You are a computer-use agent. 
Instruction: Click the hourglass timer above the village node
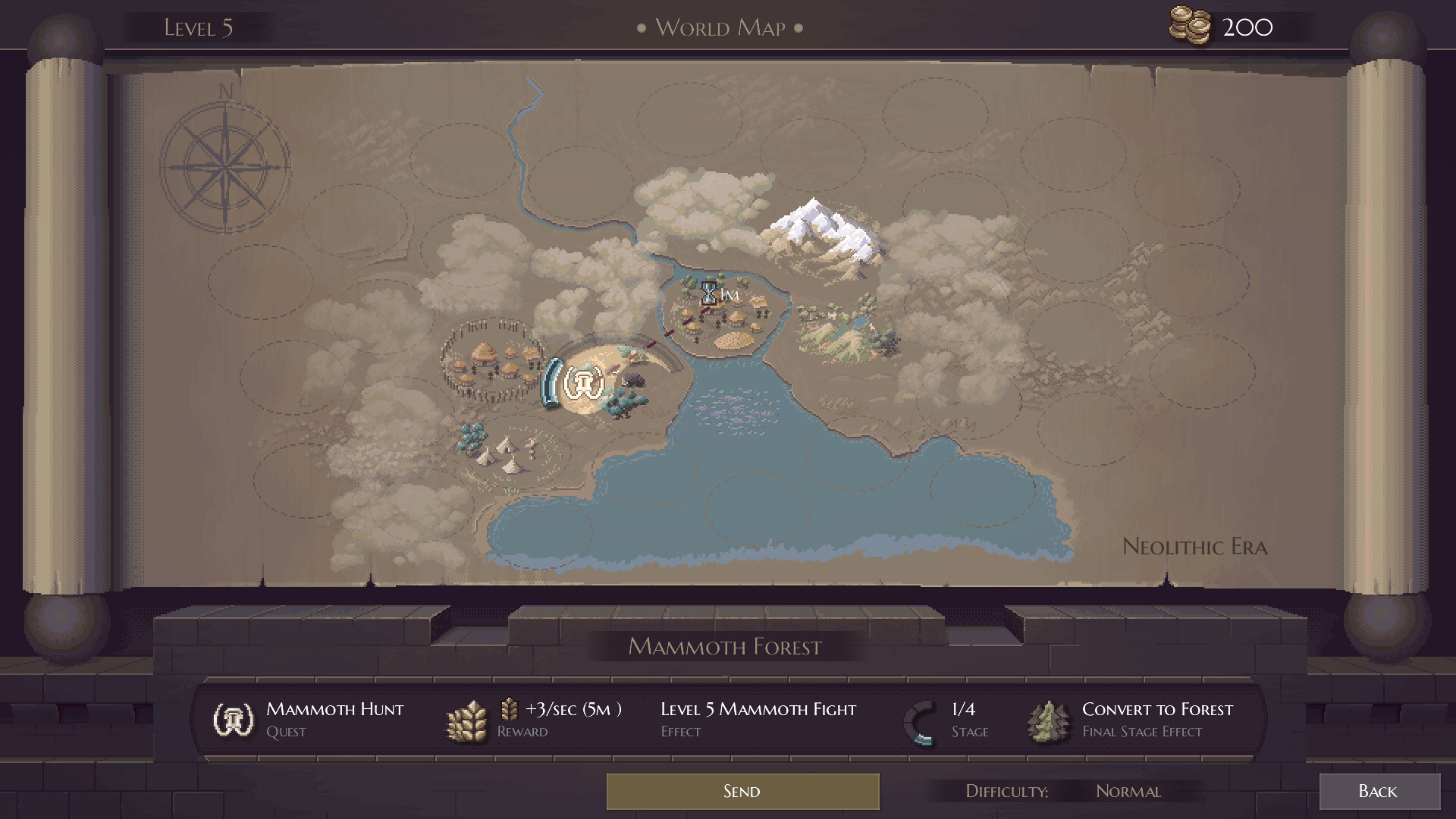pos(710,292)
